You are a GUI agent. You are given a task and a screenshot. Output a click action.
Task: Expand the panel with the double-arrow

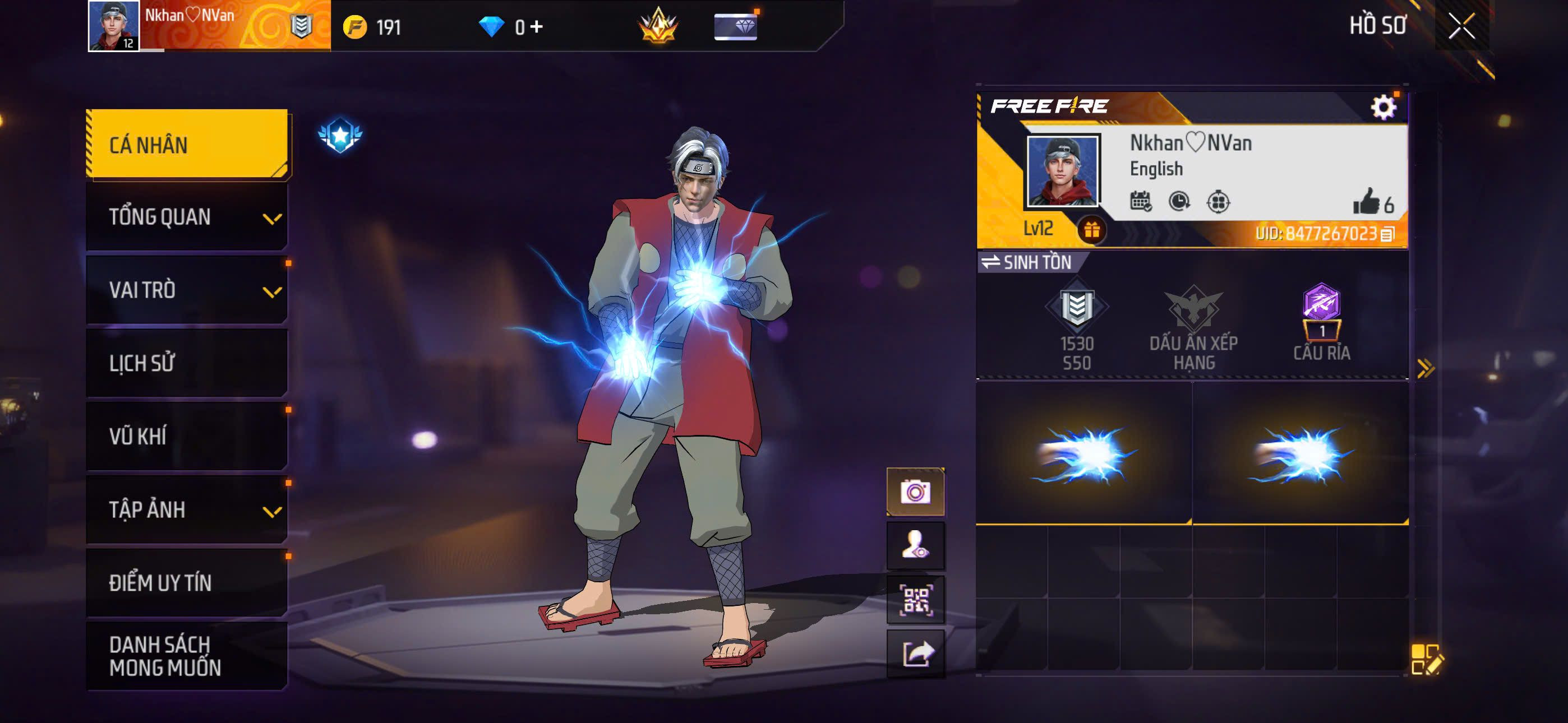1426,368
